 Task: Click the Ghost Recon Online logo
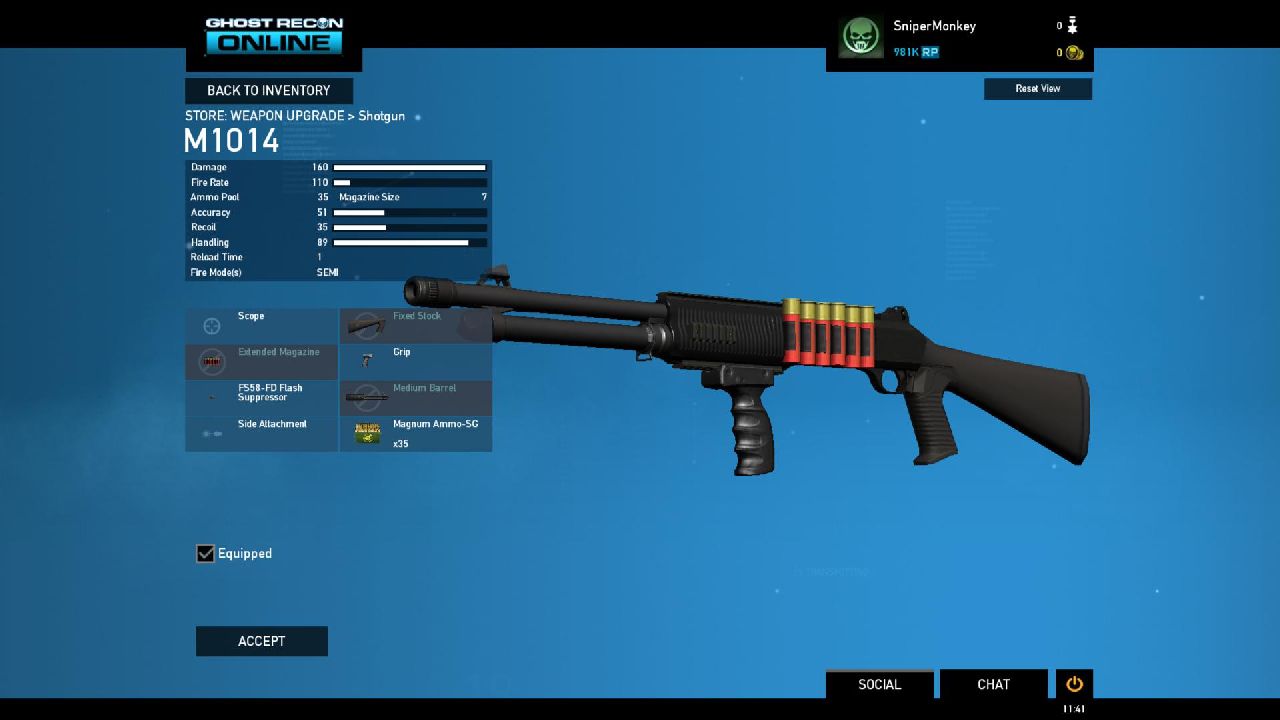pos(274,35)
